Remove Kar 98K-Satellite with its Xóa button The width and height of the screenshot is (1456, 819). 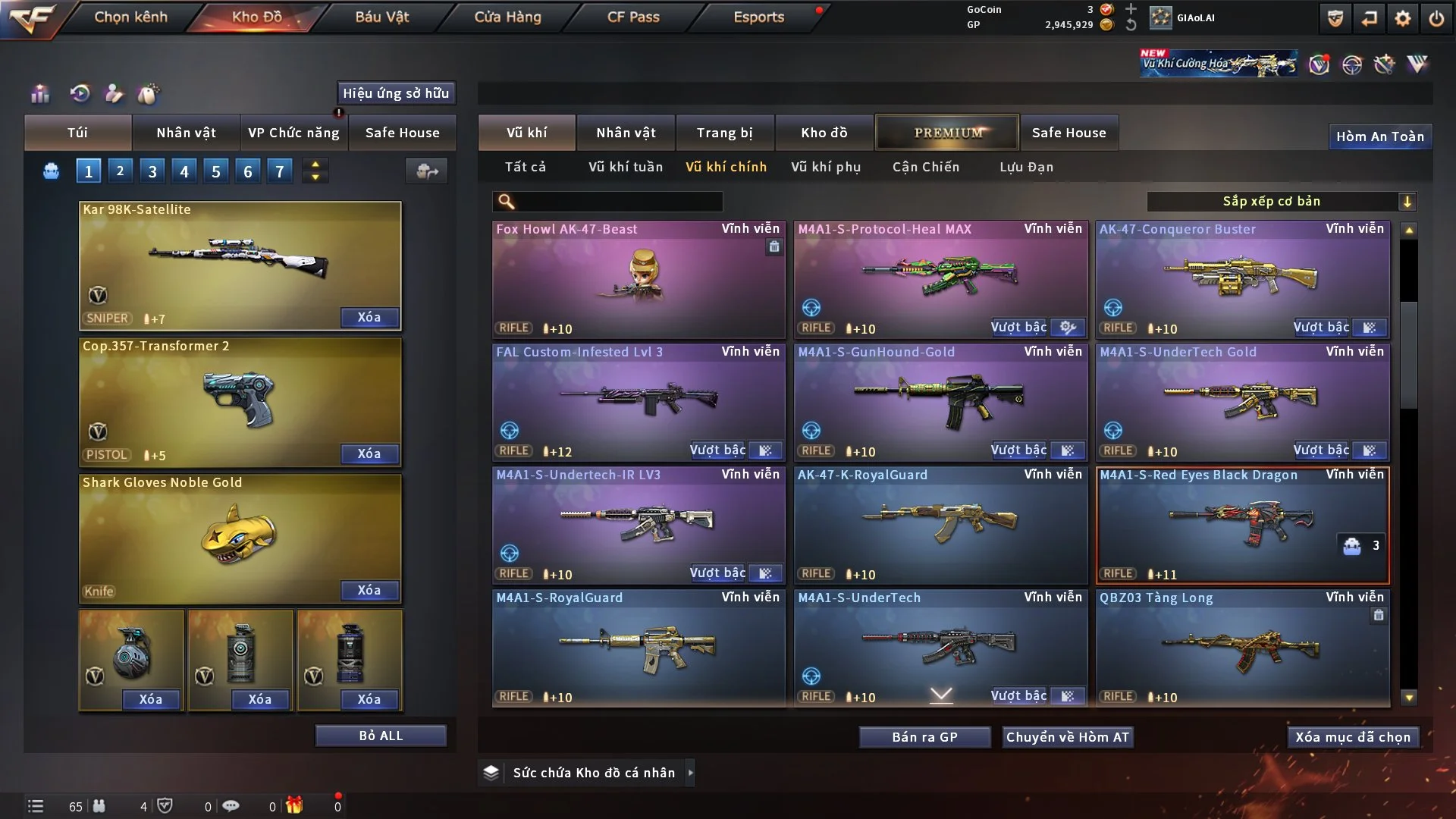(369, 317)
